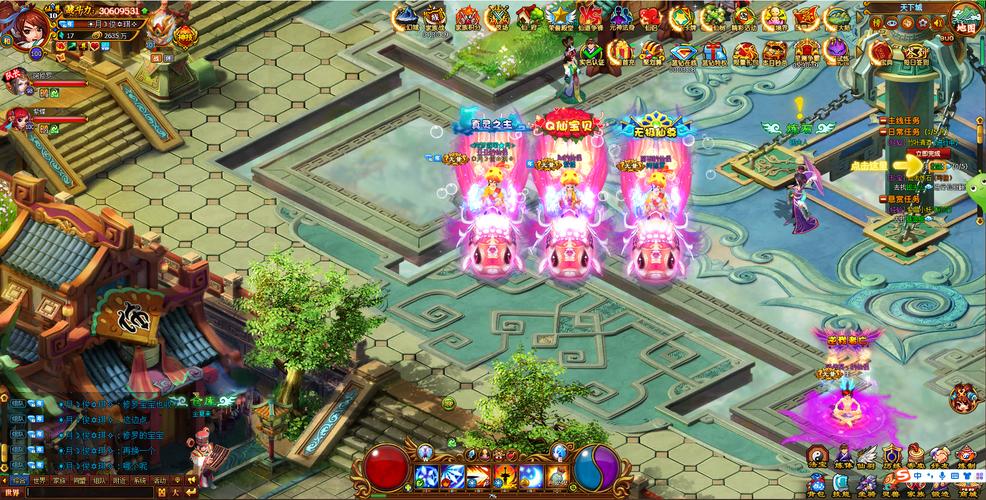Select the 悬赏任务 quest entry

(x=904, y=198)
